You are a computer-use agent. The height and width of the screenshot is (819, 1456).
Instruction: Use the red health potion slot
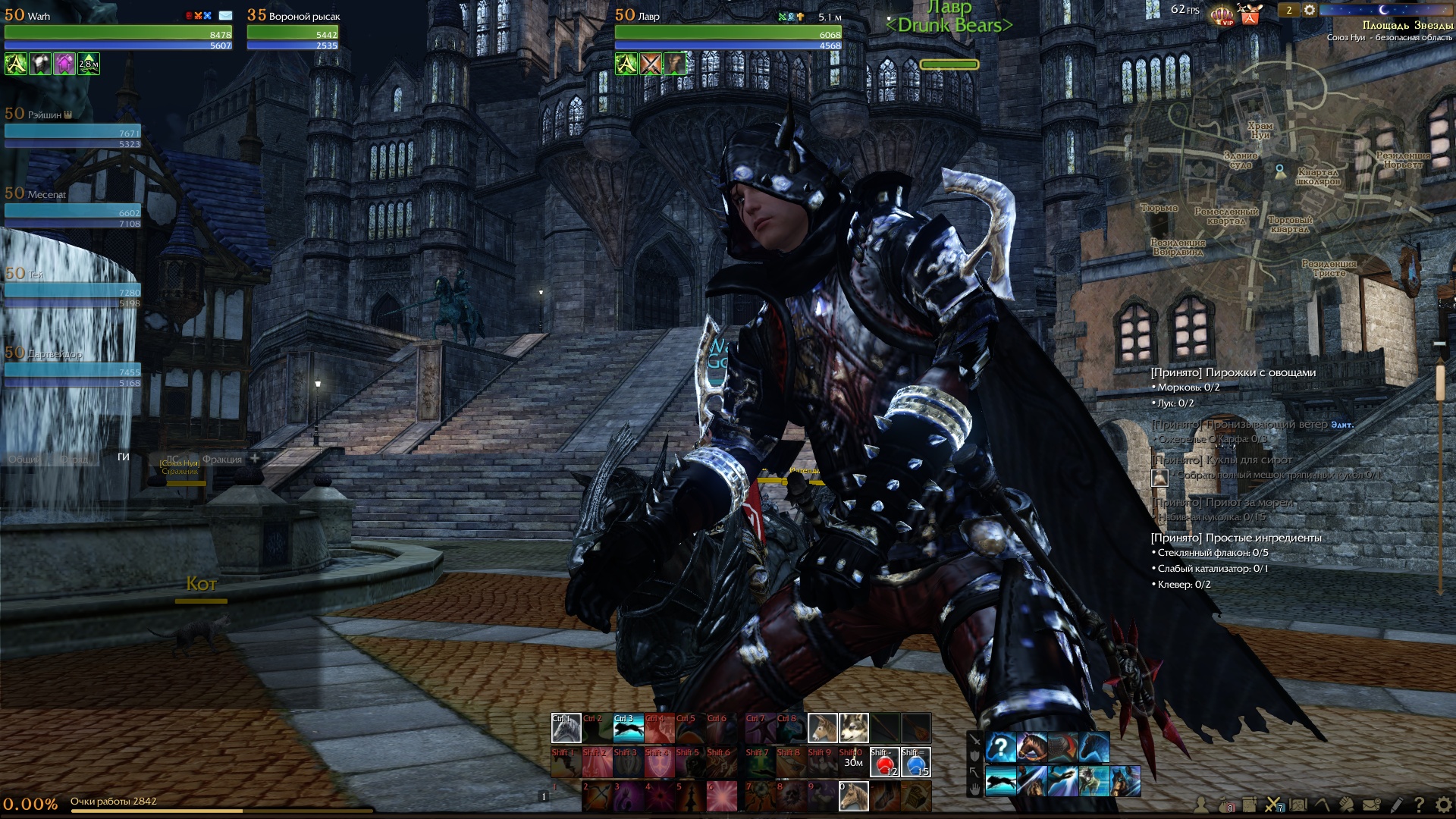pyautogui.click(x=884, y=763)
